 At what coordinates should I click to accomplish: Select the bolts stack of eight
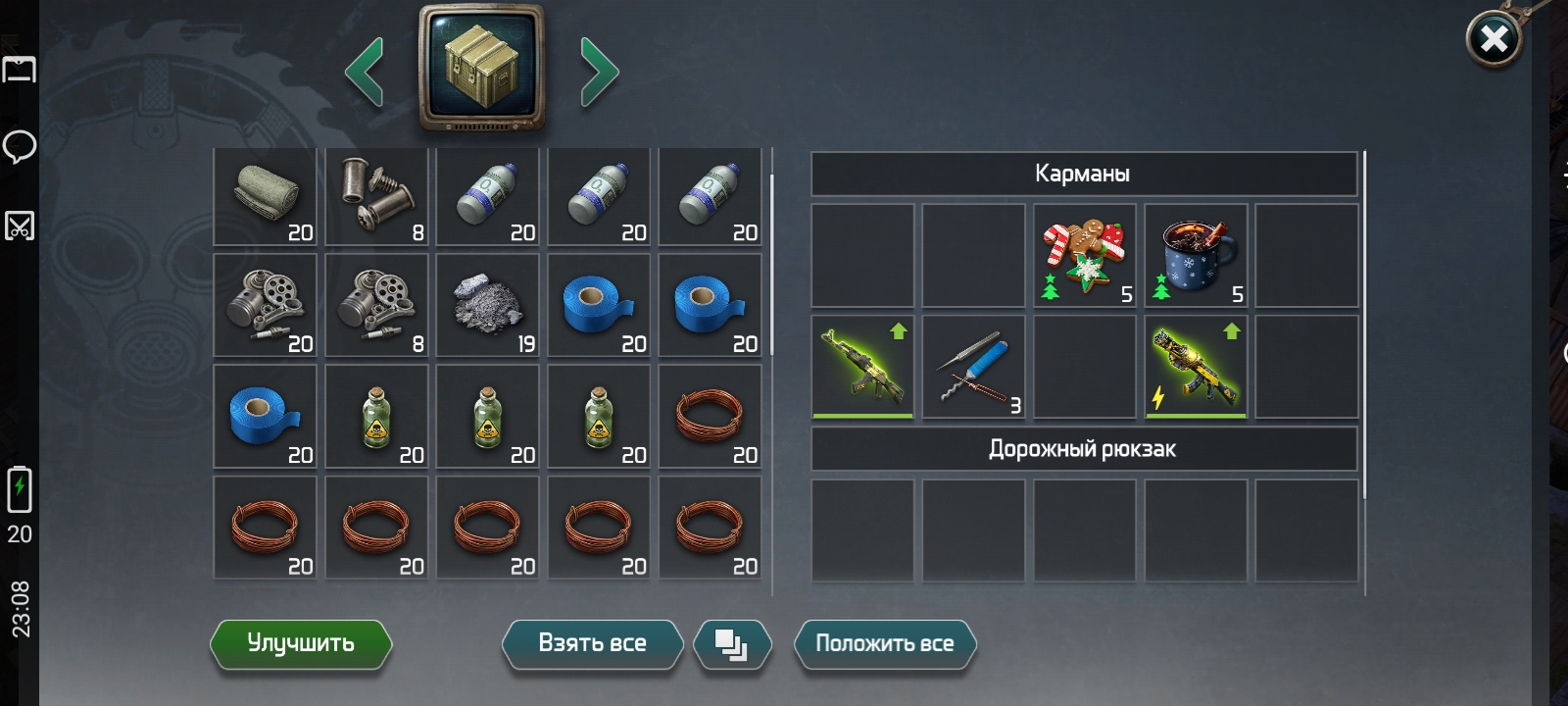[377, 196]
